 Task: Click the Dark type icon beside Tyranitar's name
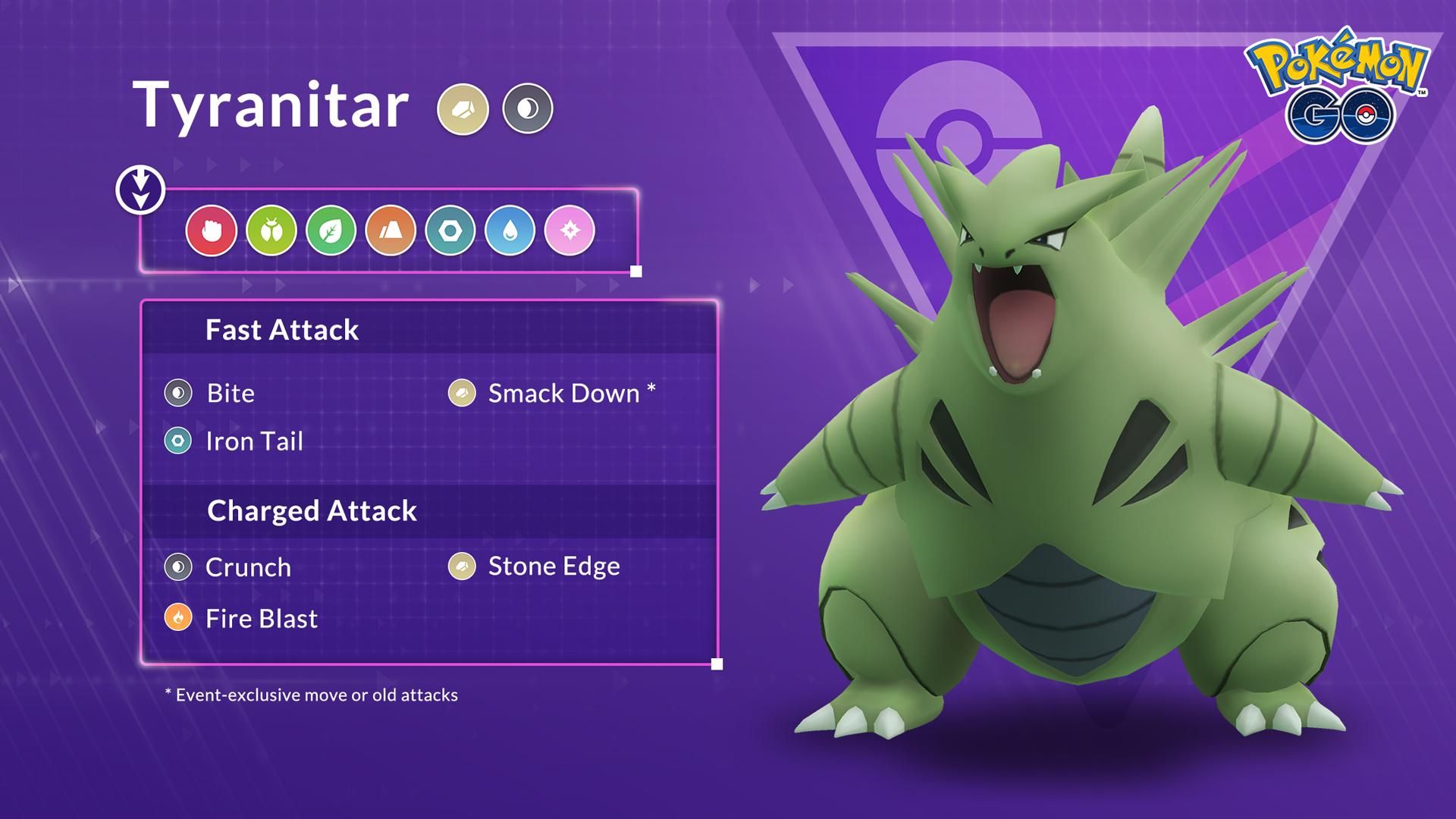click(528, 109)
